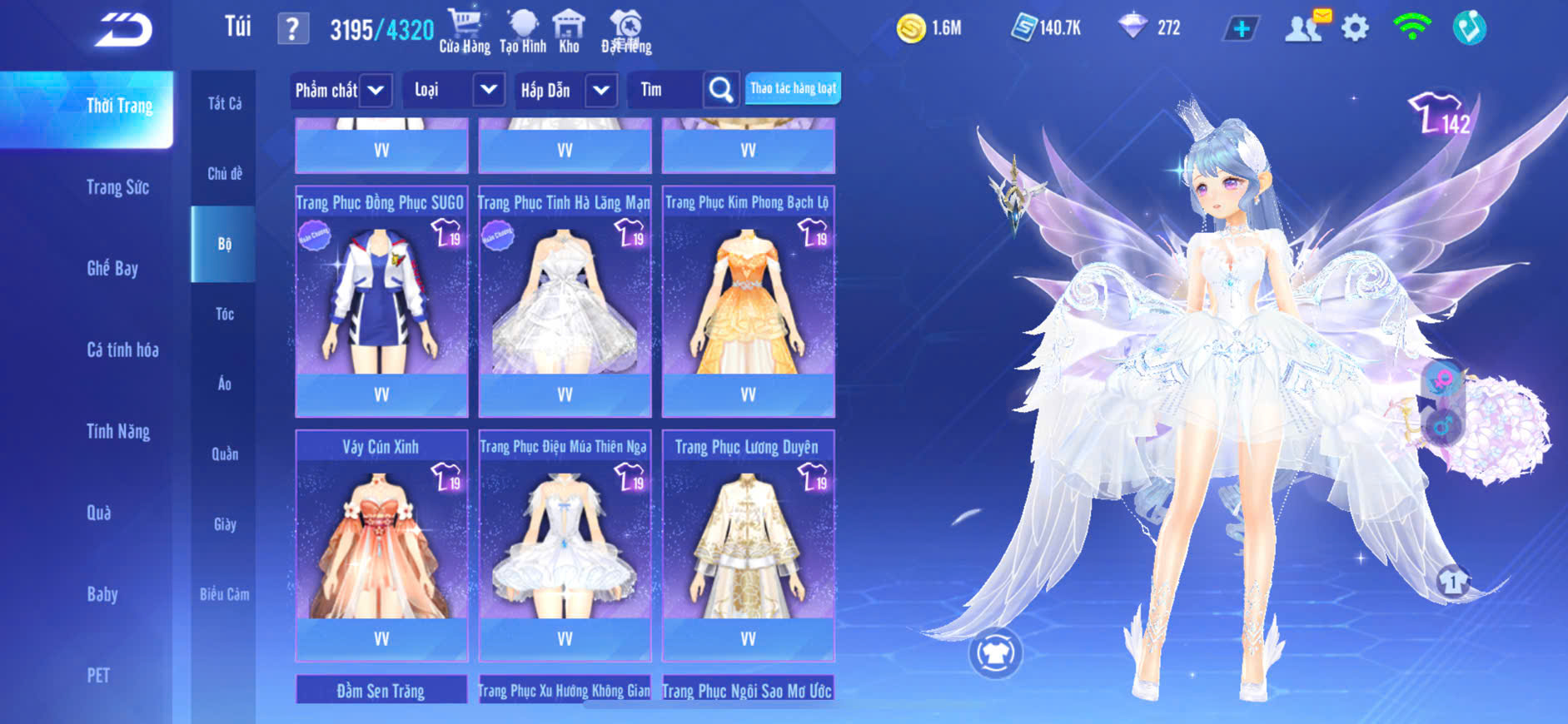Activate Thao tác hàng loạt batch button

click(793, 88)
